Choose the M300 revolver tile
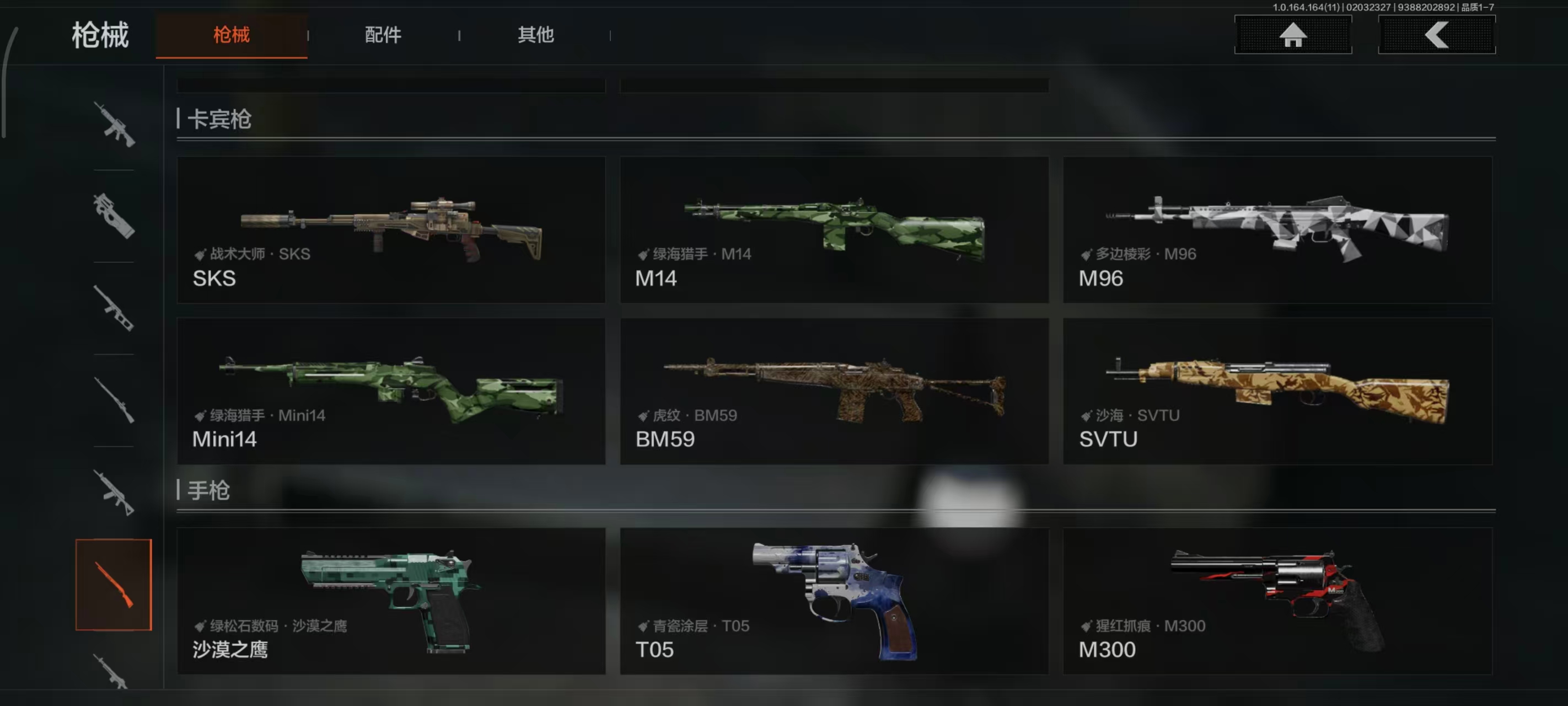 click(1277, 601)
